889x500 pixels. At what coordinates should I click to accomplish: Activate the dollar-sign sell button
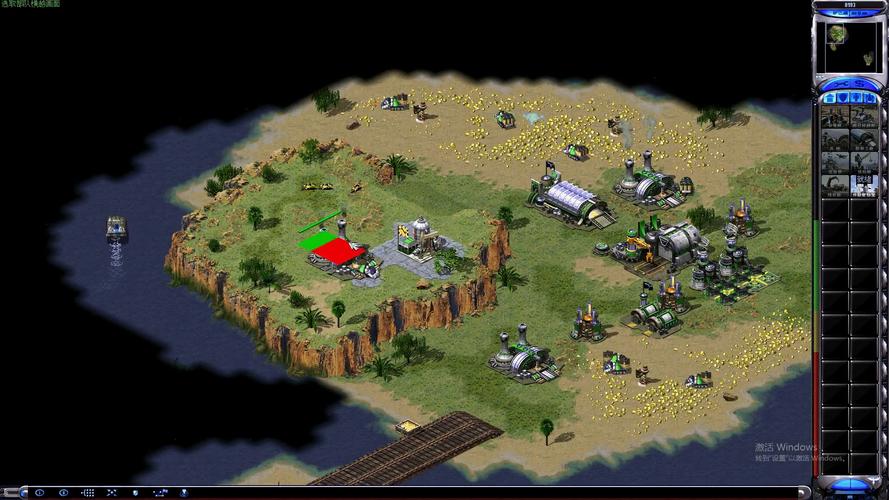tap(862, 83)
